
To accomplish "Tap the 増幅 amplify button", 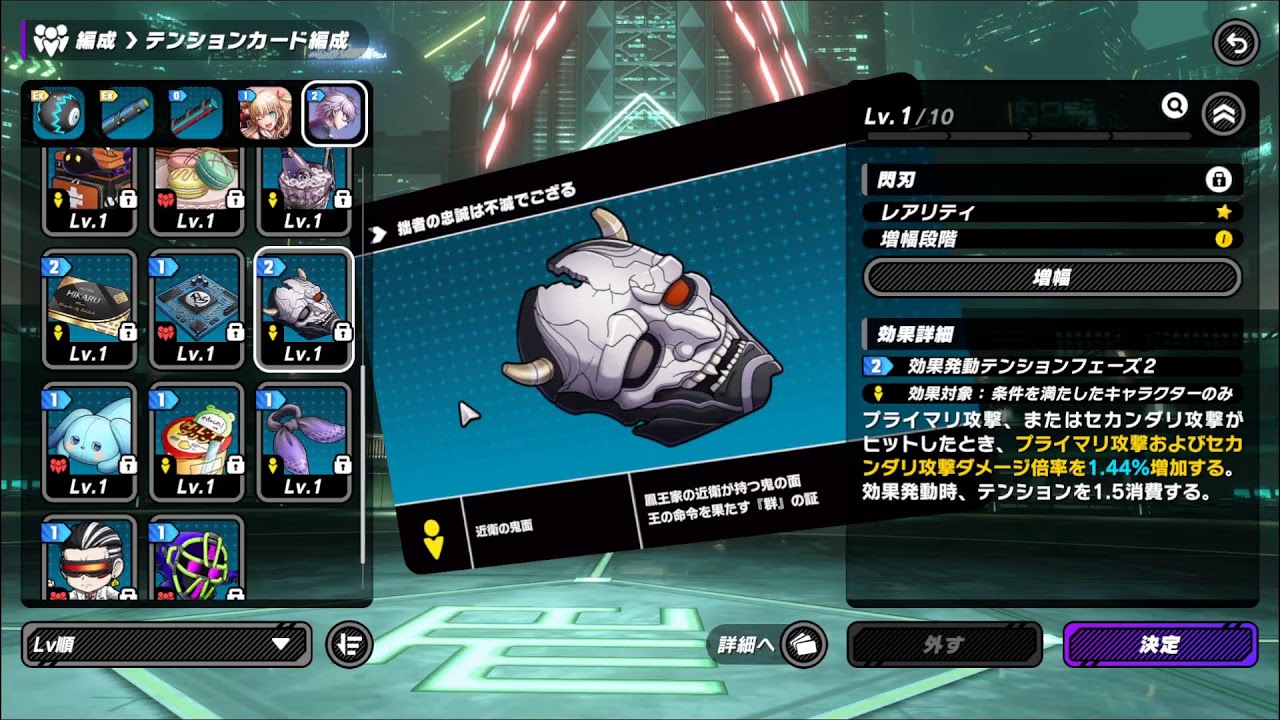I will 1052,277.
